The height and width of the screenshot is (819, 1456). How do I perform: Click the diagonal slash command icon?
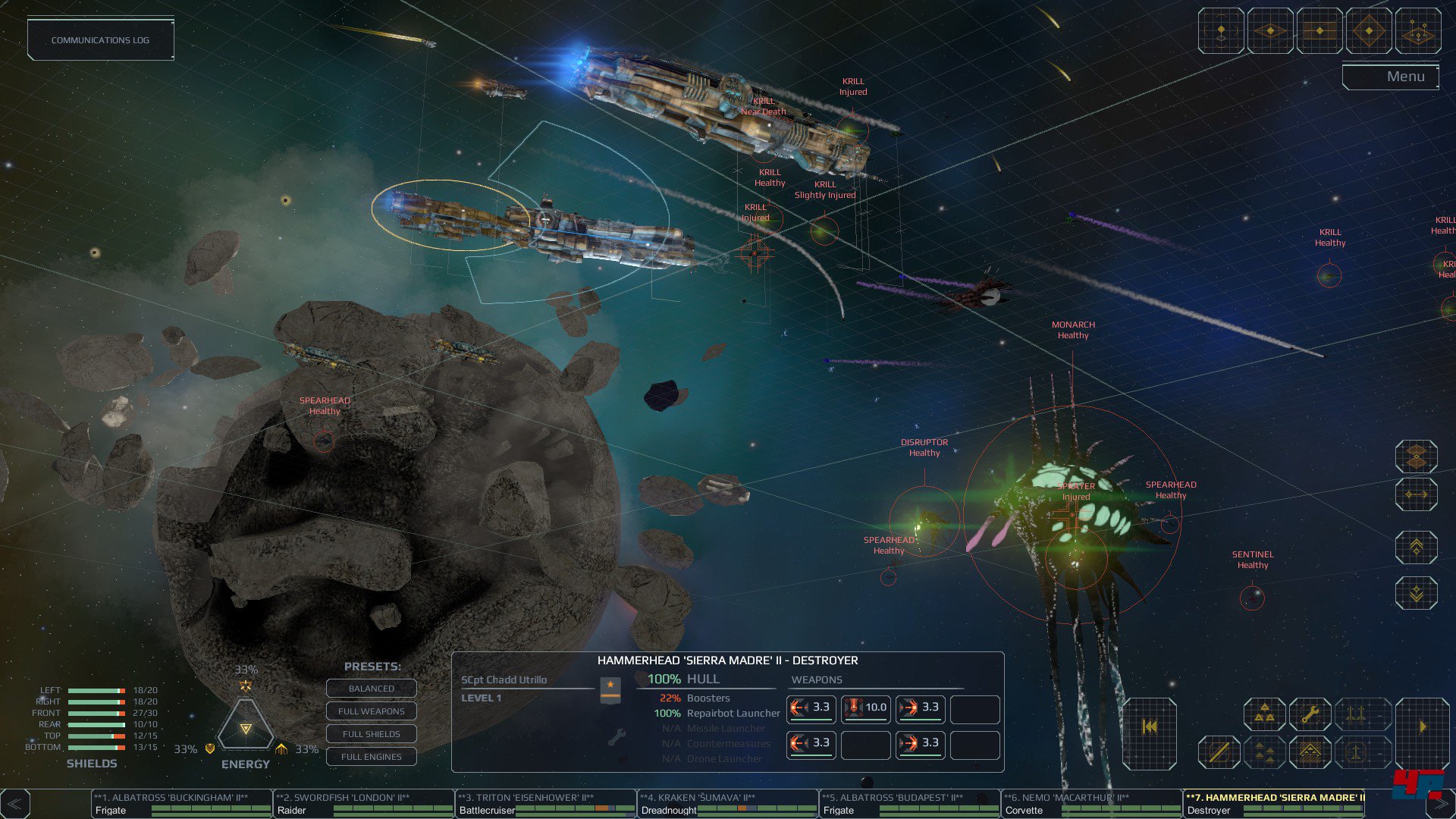coord(1219,752)
